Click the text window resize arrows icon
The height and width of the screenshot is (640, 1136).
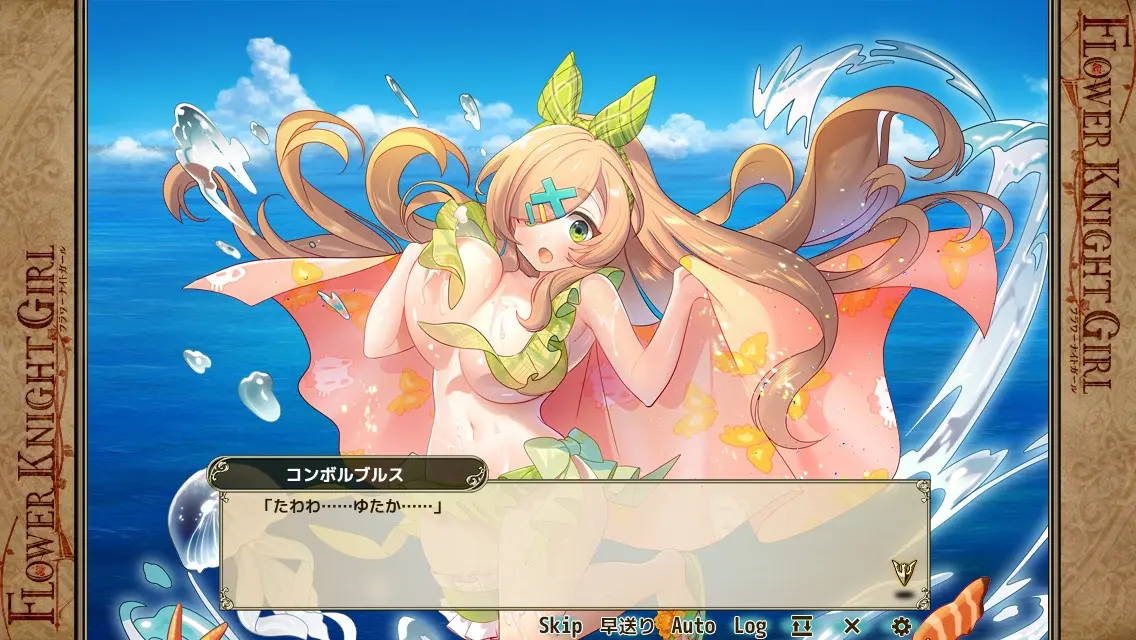[802, 626]
